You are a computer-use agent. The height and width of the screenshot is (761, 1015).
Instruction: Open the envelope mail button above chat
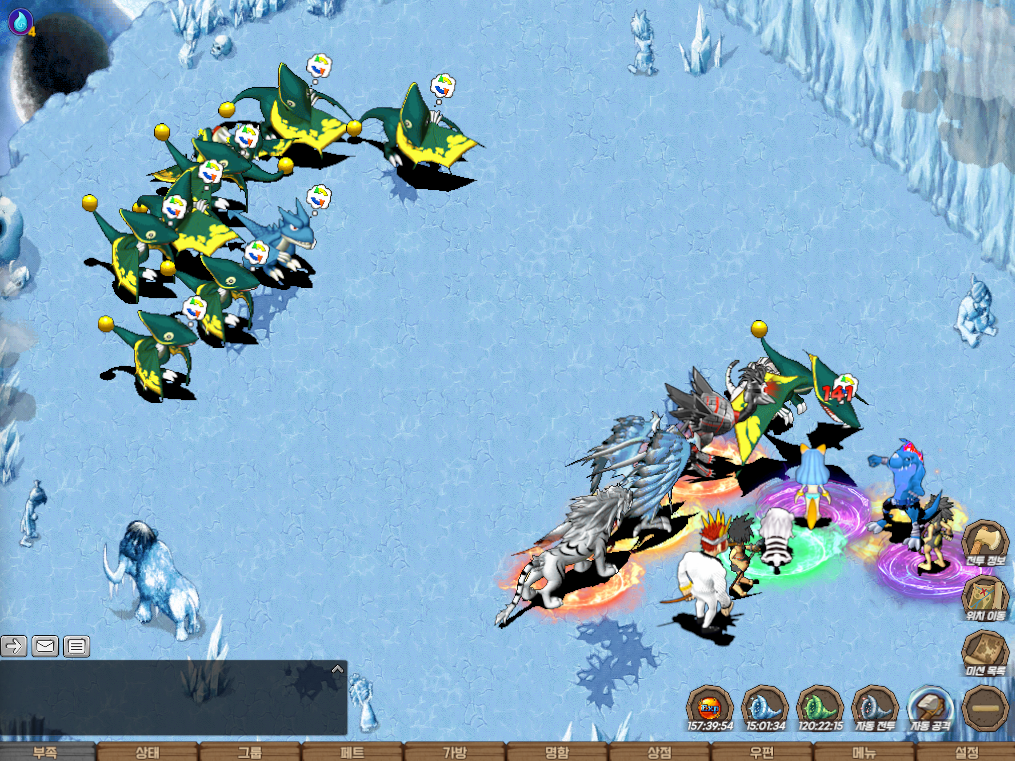click(46, 646)
